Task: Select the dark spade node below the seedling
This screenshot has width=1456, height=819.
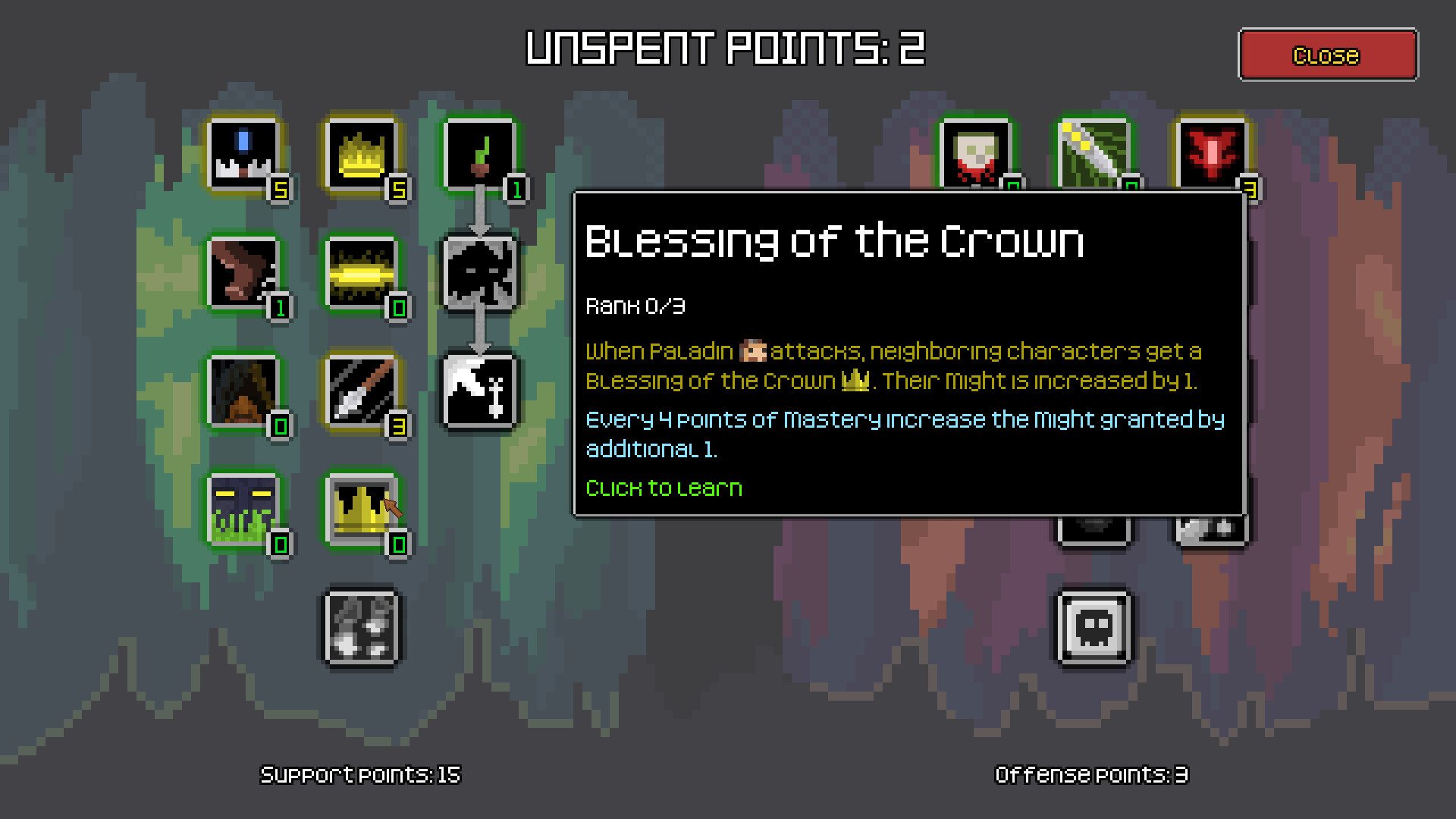Action: [480, 273]
